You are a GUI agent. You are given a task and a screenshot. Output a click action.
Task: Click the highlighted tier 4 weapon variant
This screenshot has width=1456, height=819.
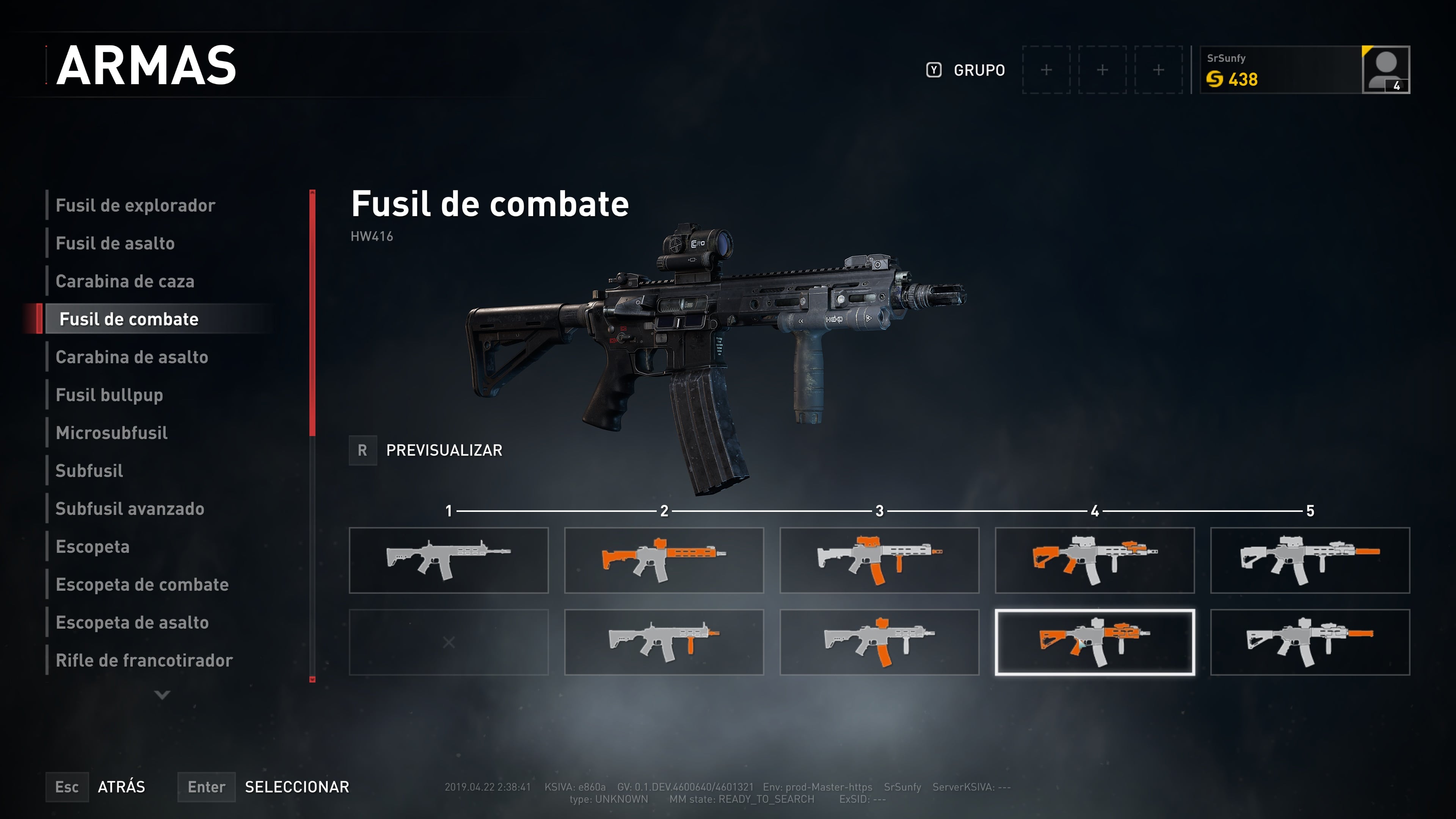(x=1094, y=642)
